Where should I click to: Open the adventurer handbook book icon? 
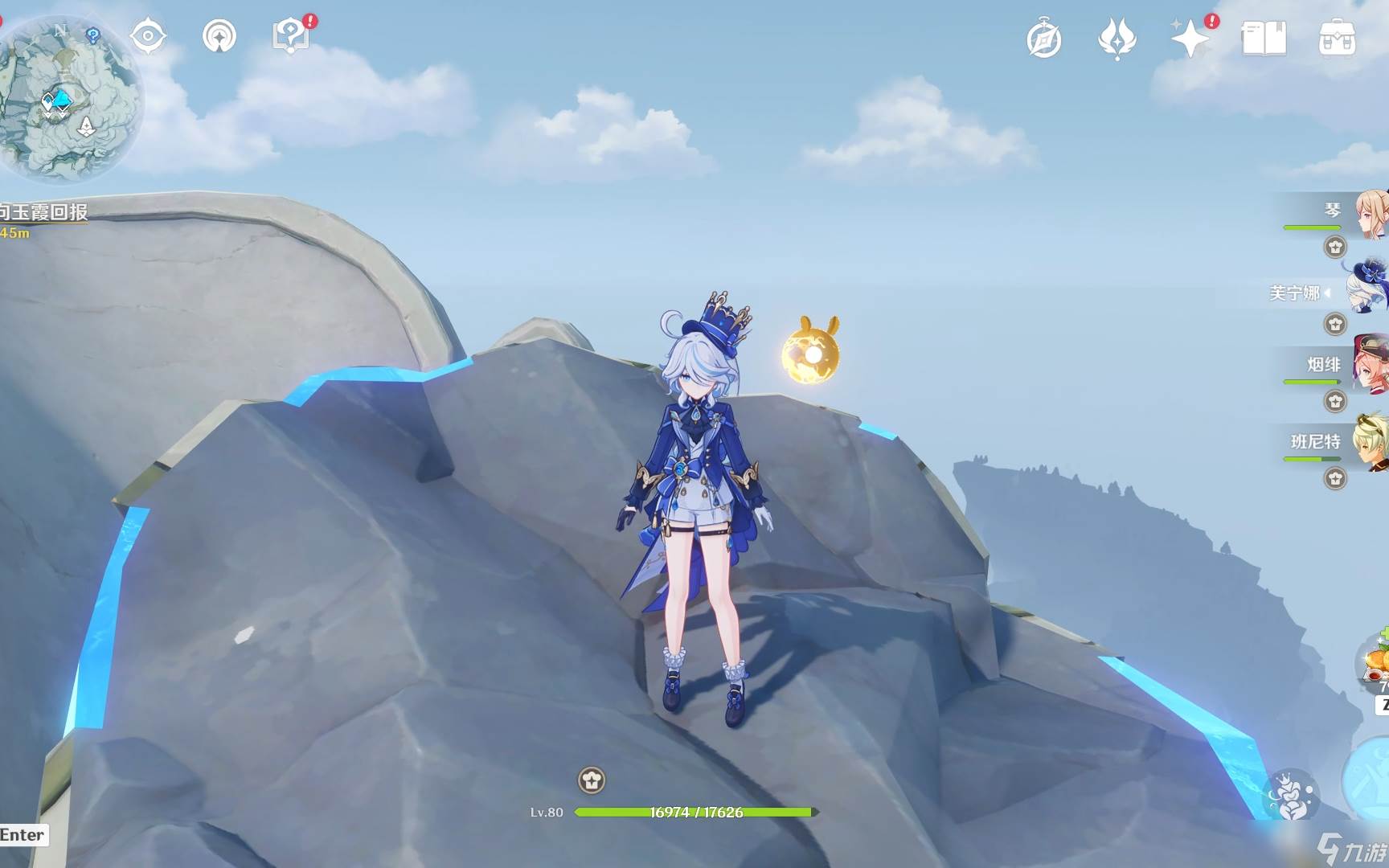click(x=1264, y=39)
